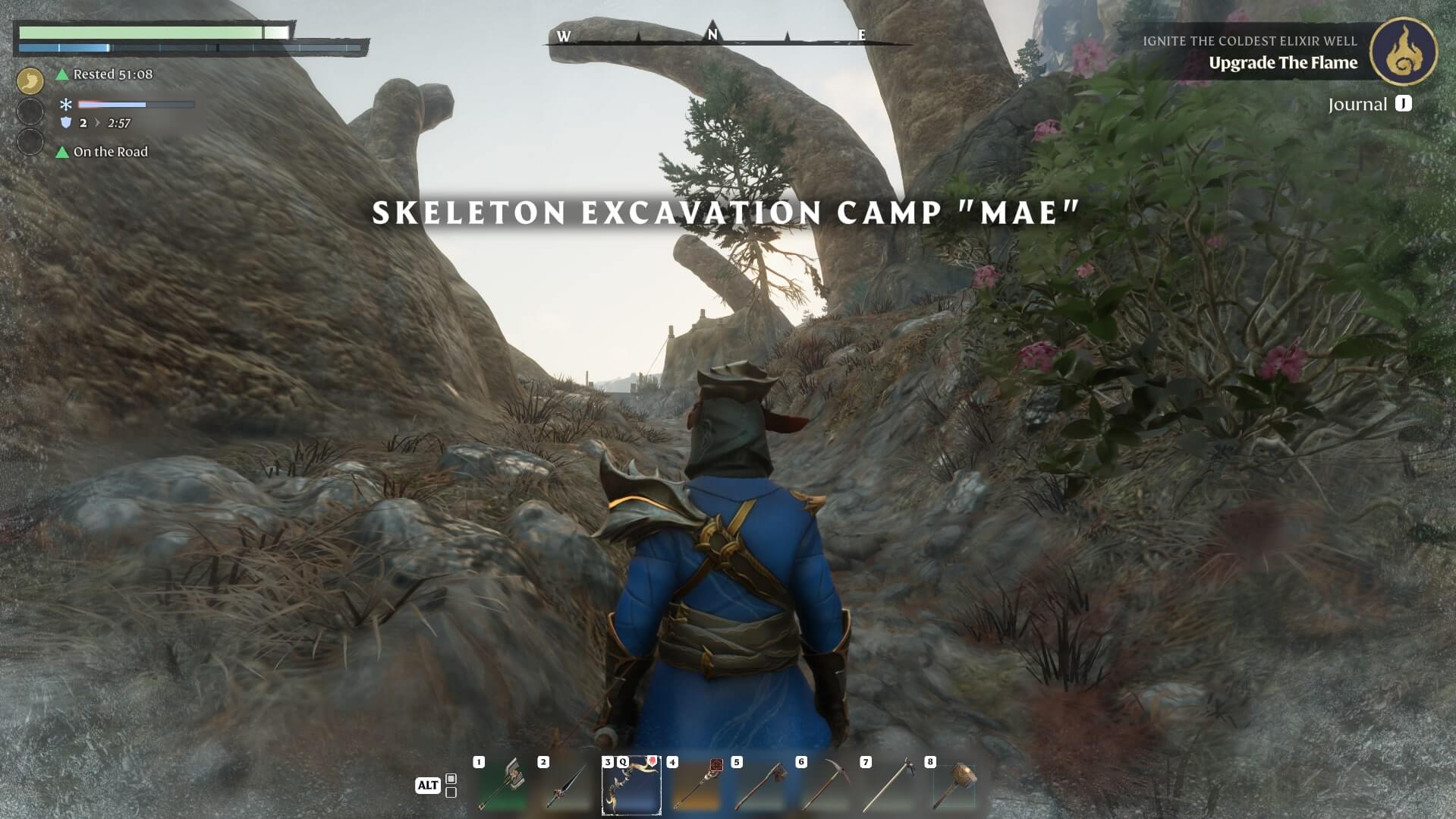The width and height of the screenshot is (1456, 819).
Task: Click the golden stomach food buff icon
Action: [x=30, y=80]
